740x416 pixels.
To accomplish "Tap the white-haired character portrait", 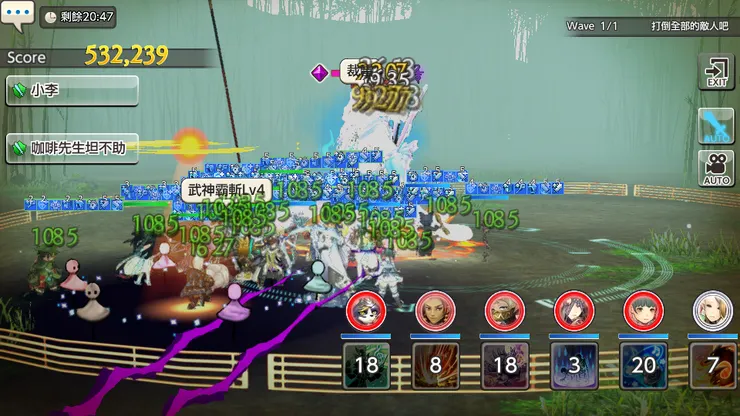I will [x=712, y=312].
